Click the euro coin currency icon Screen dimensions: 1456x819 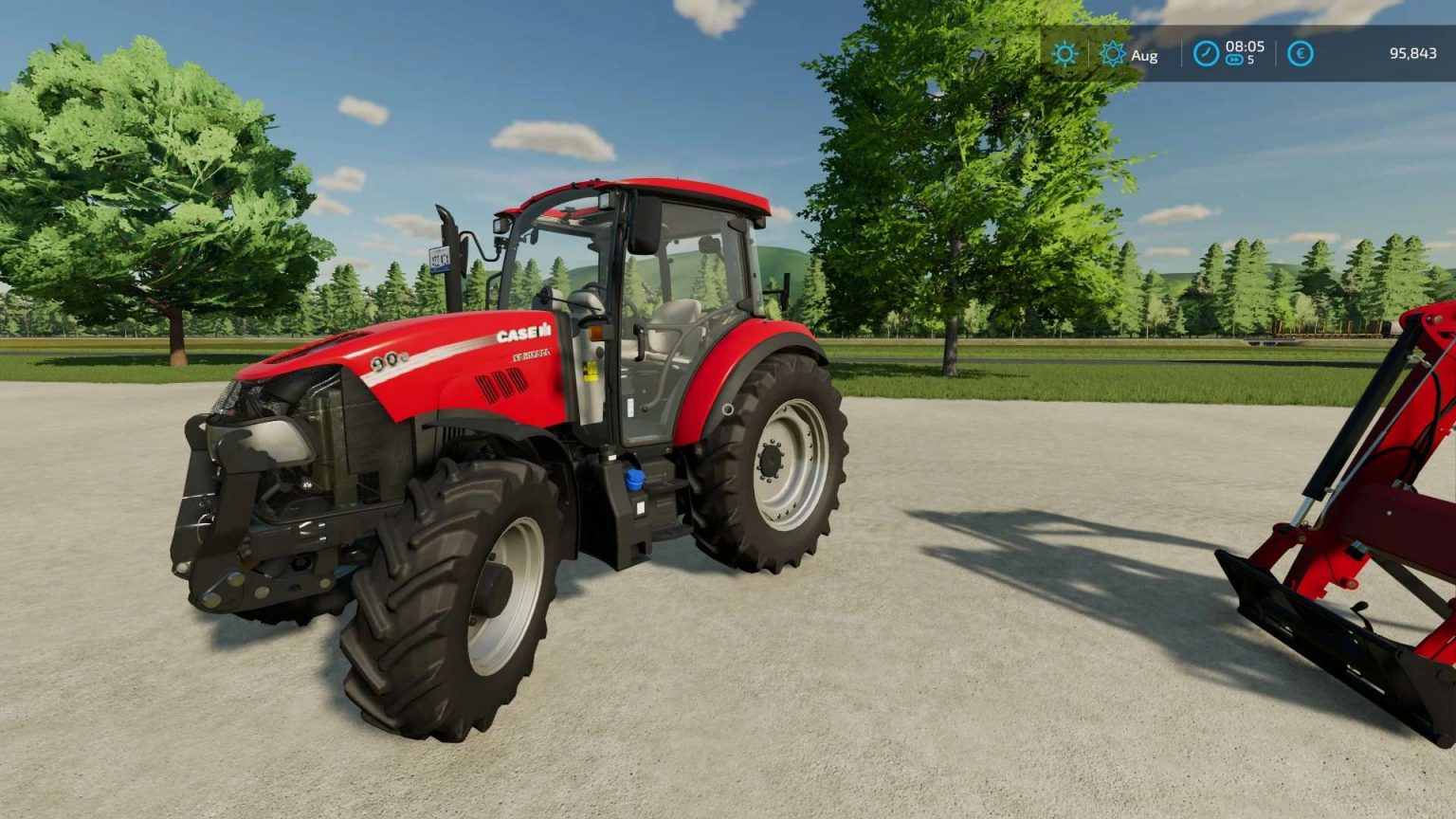click(1300, 54)
